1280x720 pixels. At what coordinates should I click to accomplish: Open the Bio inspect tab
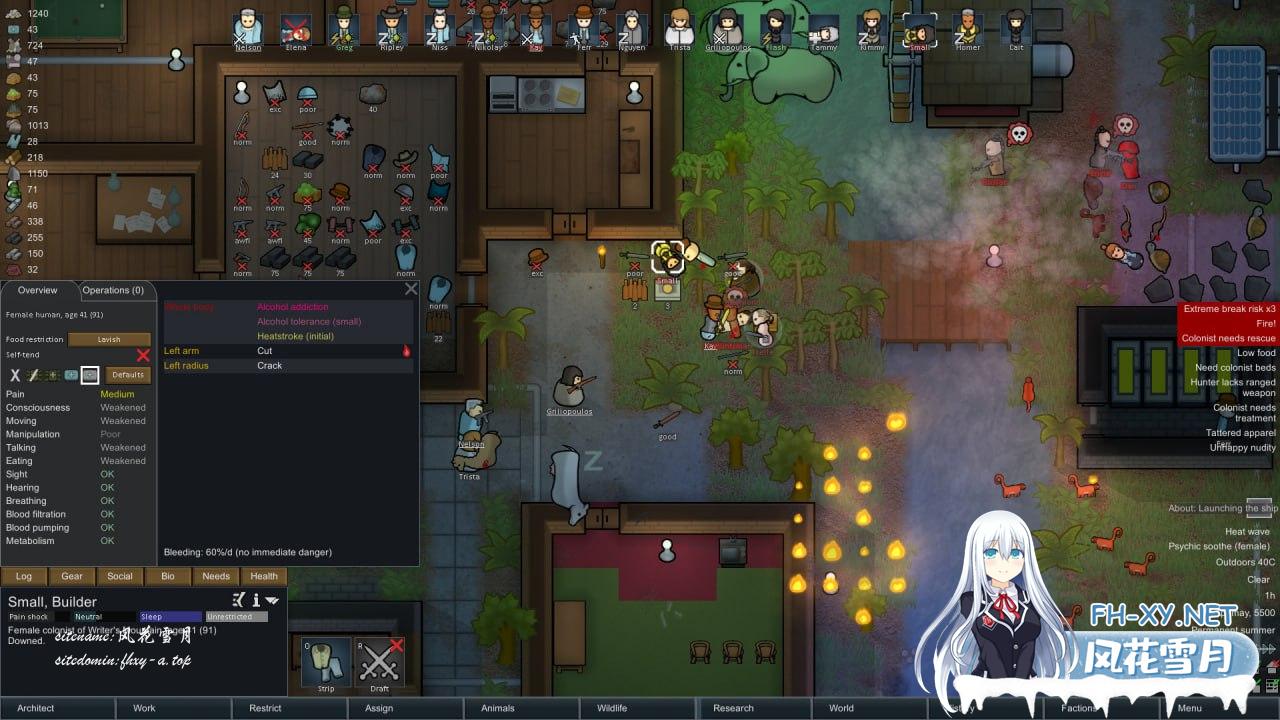pyautogui.click(x=168, y=576)
